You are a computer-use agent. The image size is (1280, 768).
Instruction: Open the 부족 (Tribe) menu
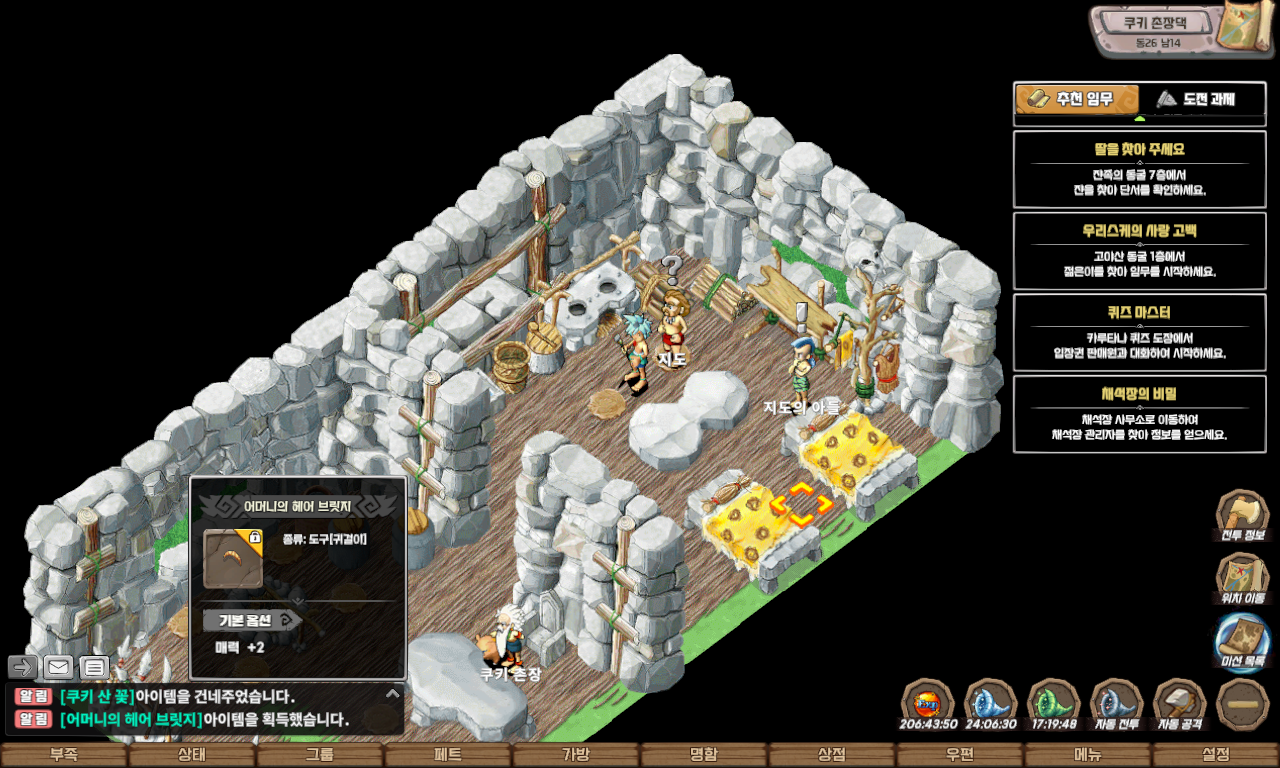64,755
